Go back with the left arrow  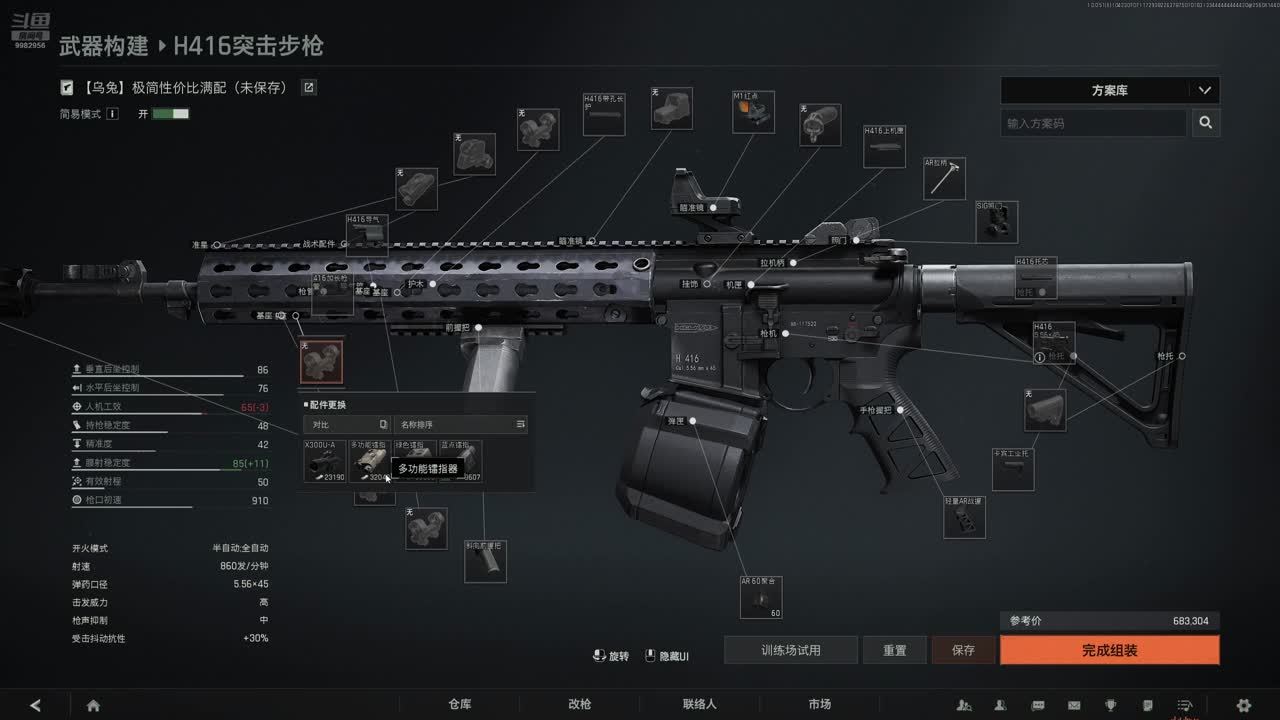click(36, 705)
